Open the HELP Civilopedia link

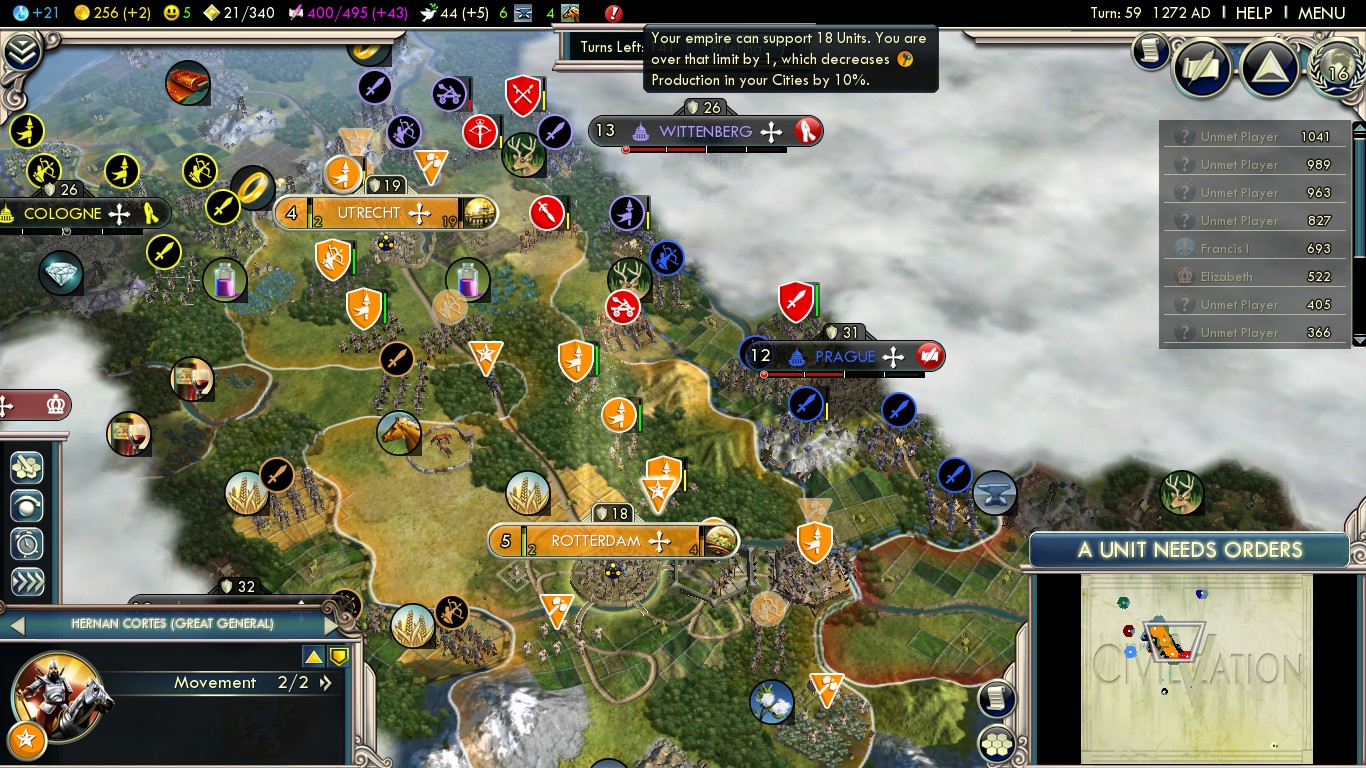click(1253, 13)
